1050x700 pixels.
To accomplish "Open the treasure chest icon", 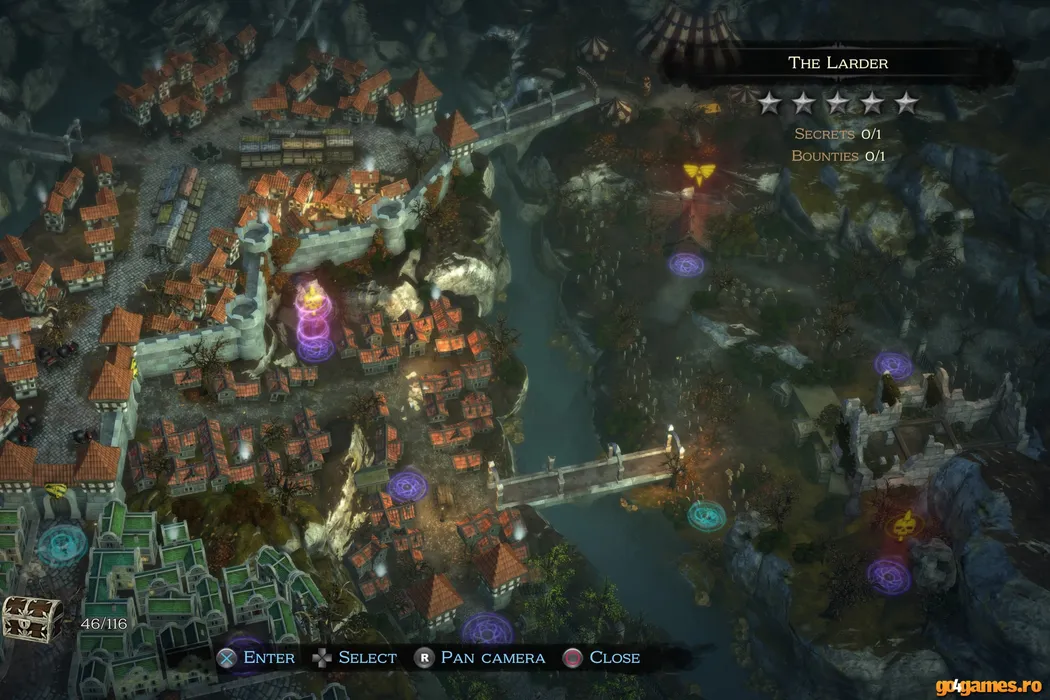I will (x=32, y=619).
